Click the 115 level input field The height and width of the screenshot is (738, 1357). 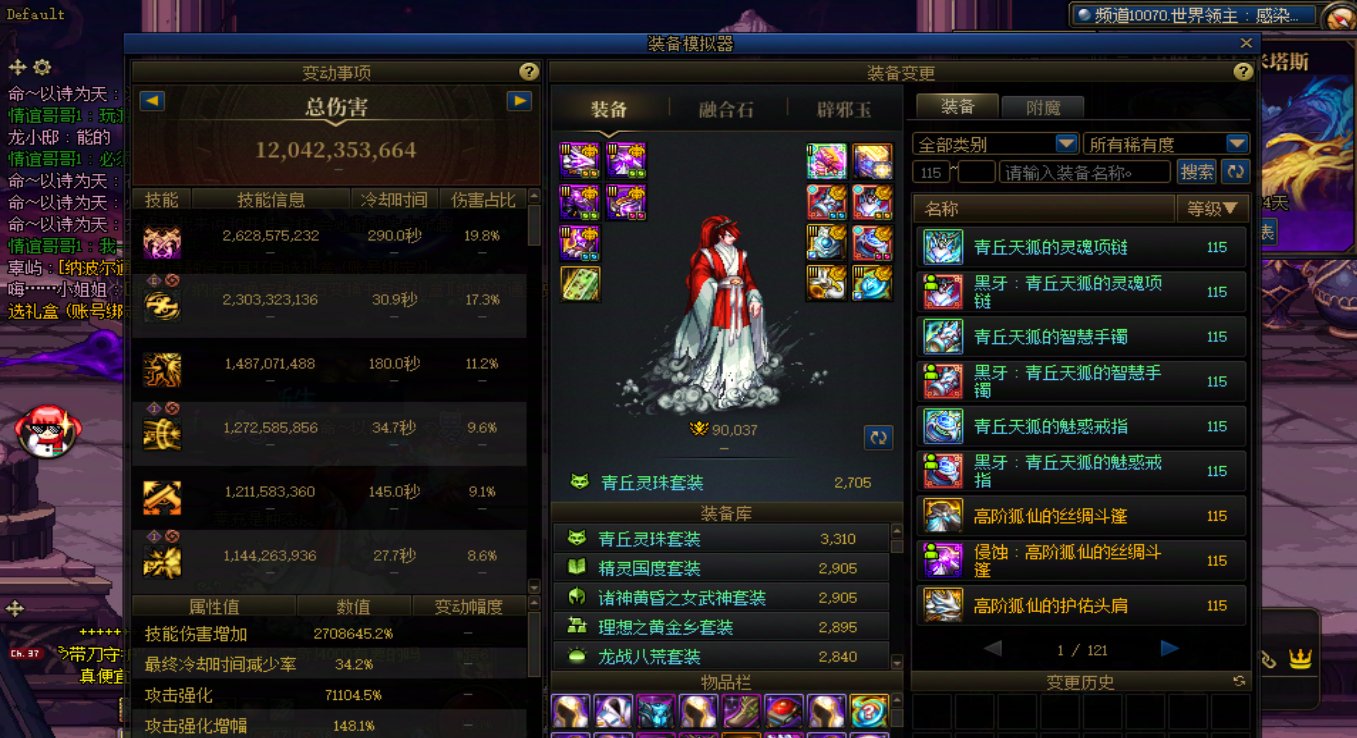(x=930, y=172)
